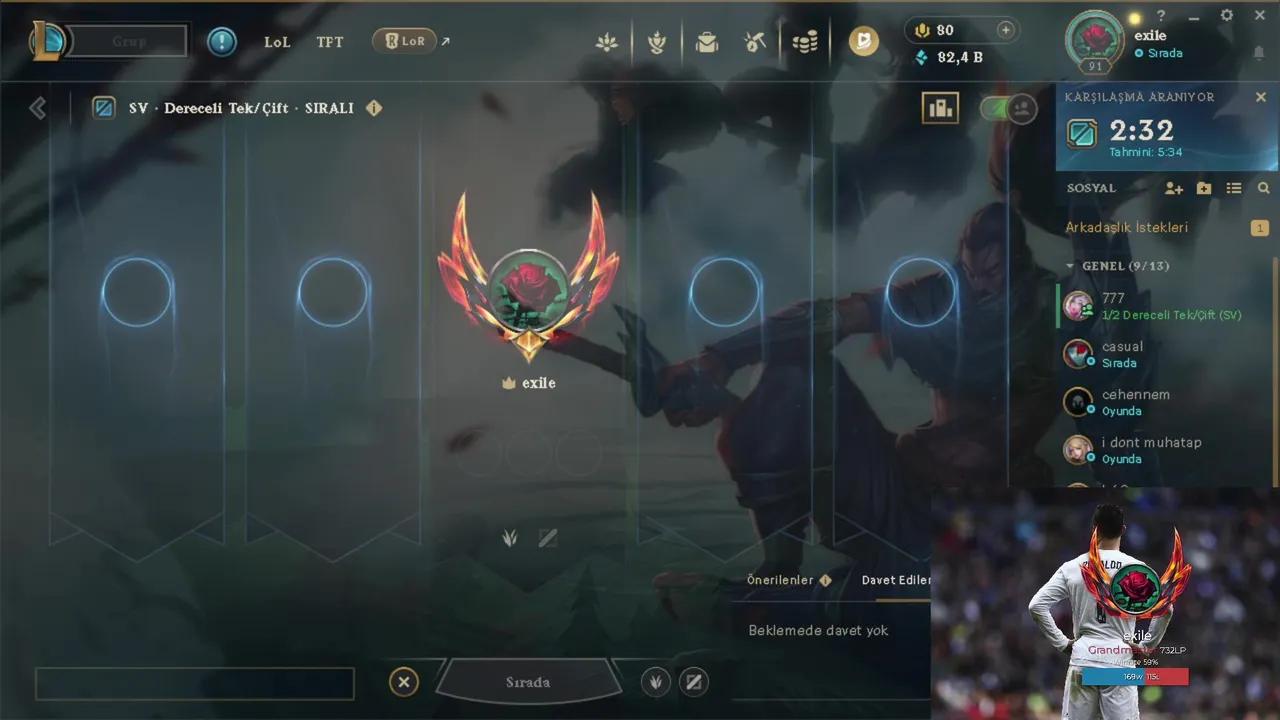
Task: Toggle the open party switch
Action: (1005, 109)
